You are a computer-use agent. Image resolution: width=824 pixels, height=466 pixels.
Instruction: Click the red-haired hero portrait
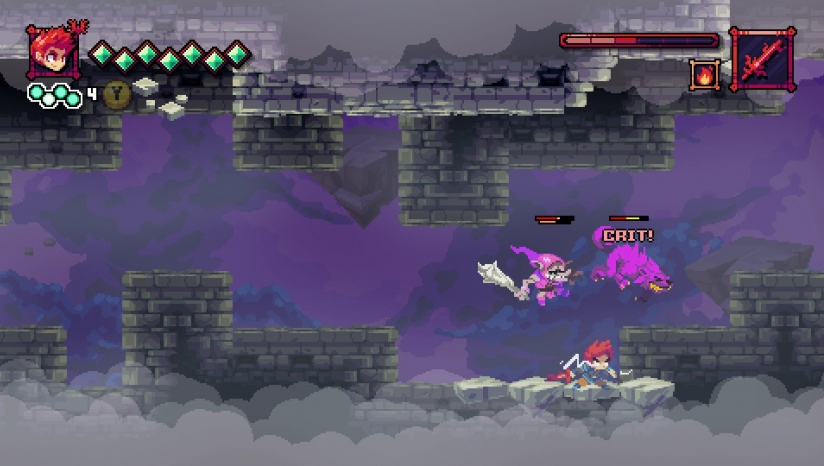tap(52, 53)
